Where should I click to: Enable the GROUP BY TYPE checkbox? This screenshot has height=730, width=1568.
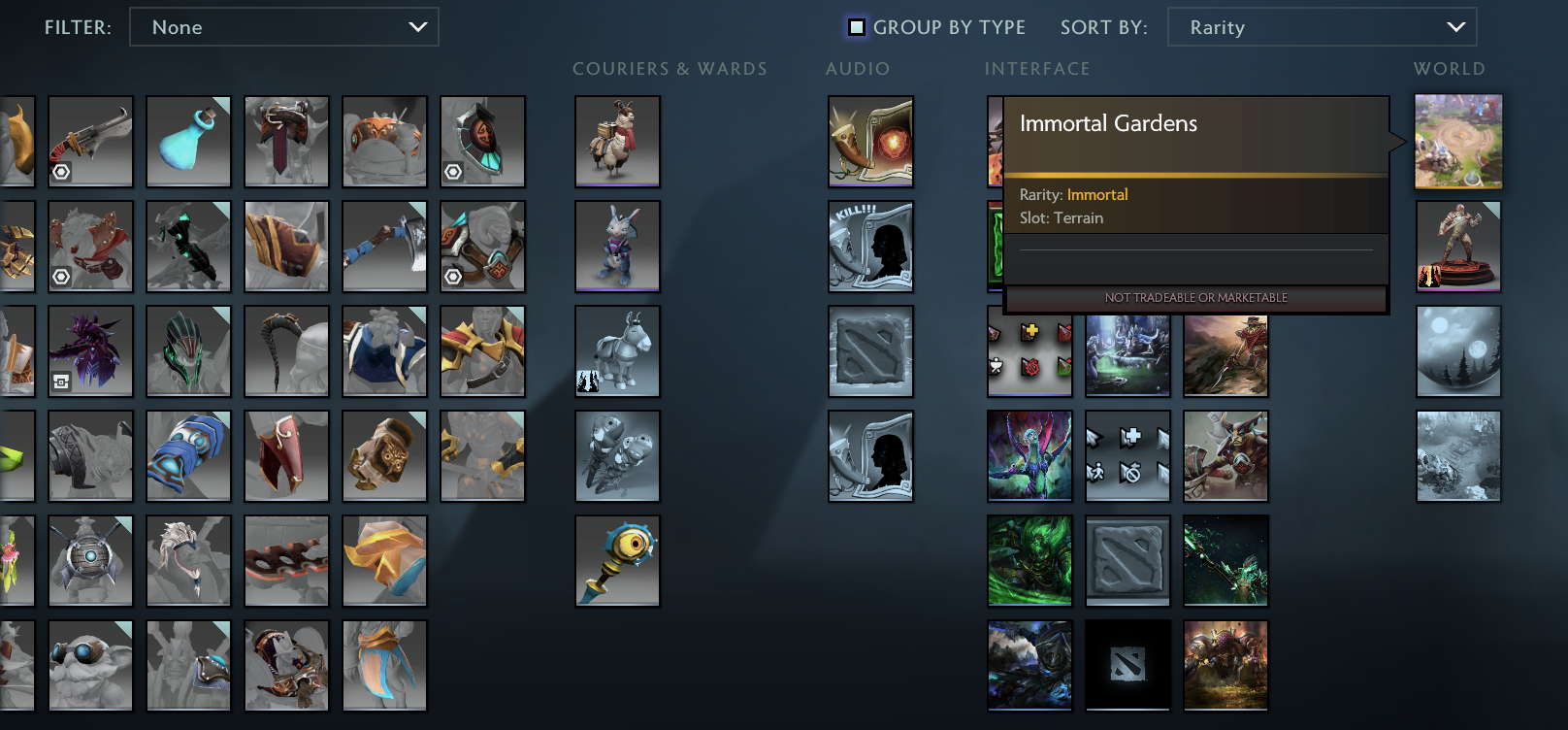click(854, 27)
